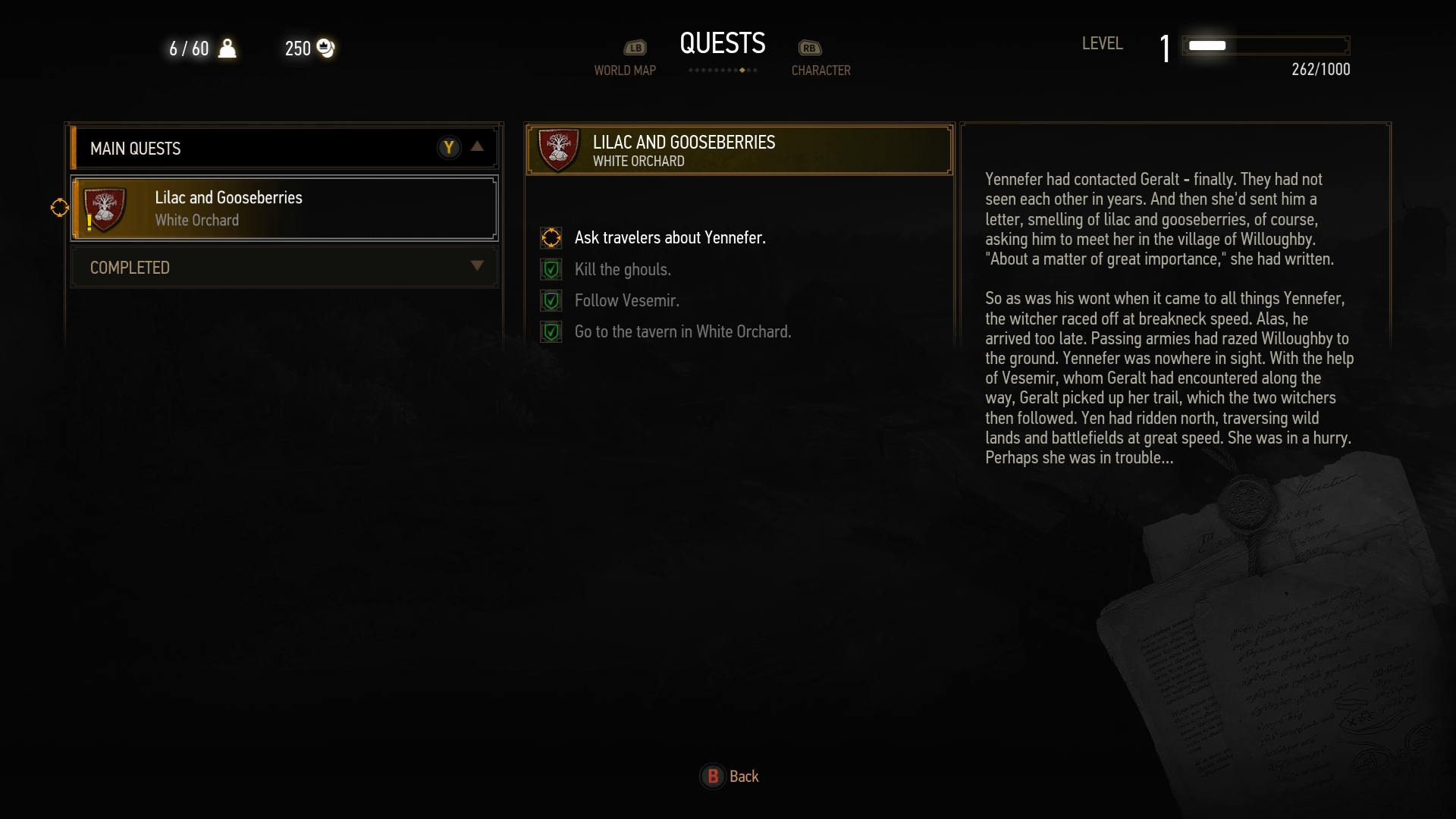Click the LB World Map icon
Viewport: 1456px width, 819px height.
(635, 47)
